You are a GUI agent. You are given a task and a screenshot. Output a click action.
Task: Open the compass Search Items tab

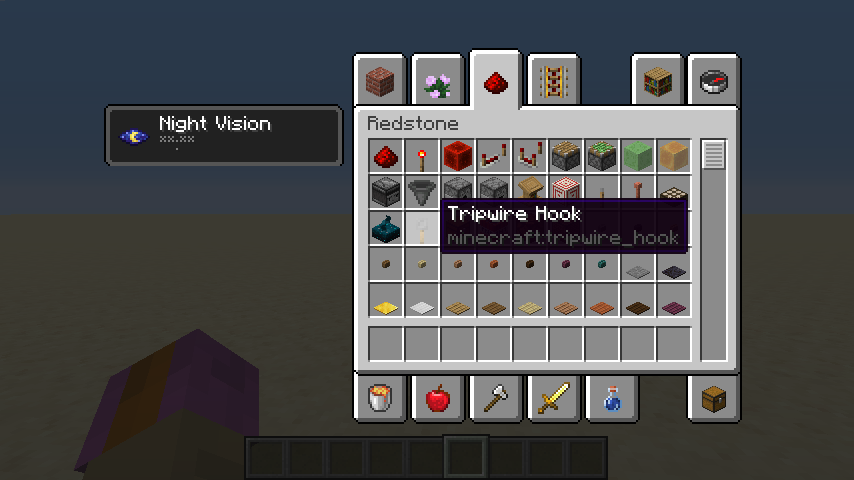click(715, 82)
